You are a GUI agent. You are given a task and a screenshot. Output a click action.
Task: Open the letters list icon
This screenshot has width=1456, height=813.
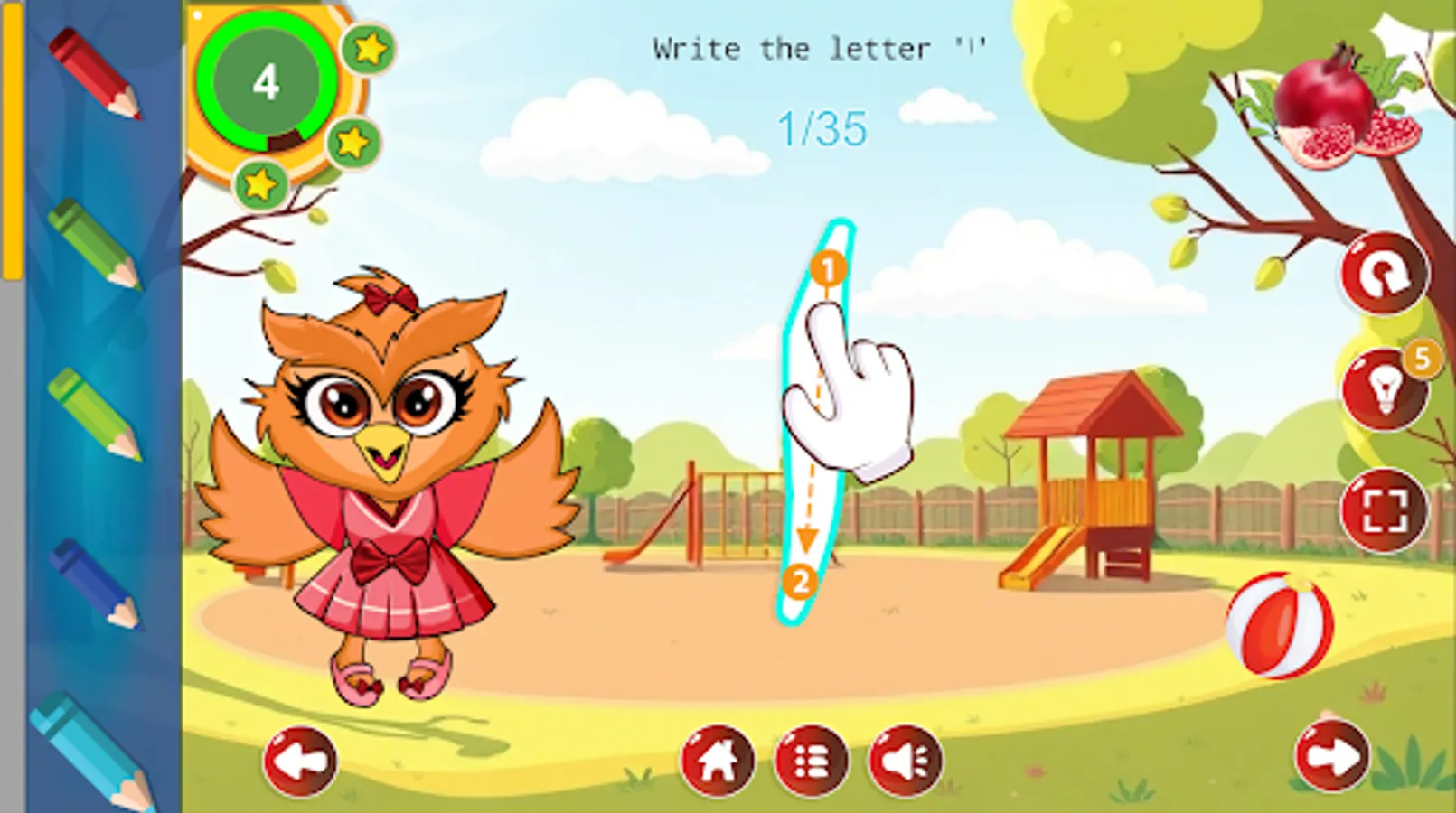click(x=812, y=762)
